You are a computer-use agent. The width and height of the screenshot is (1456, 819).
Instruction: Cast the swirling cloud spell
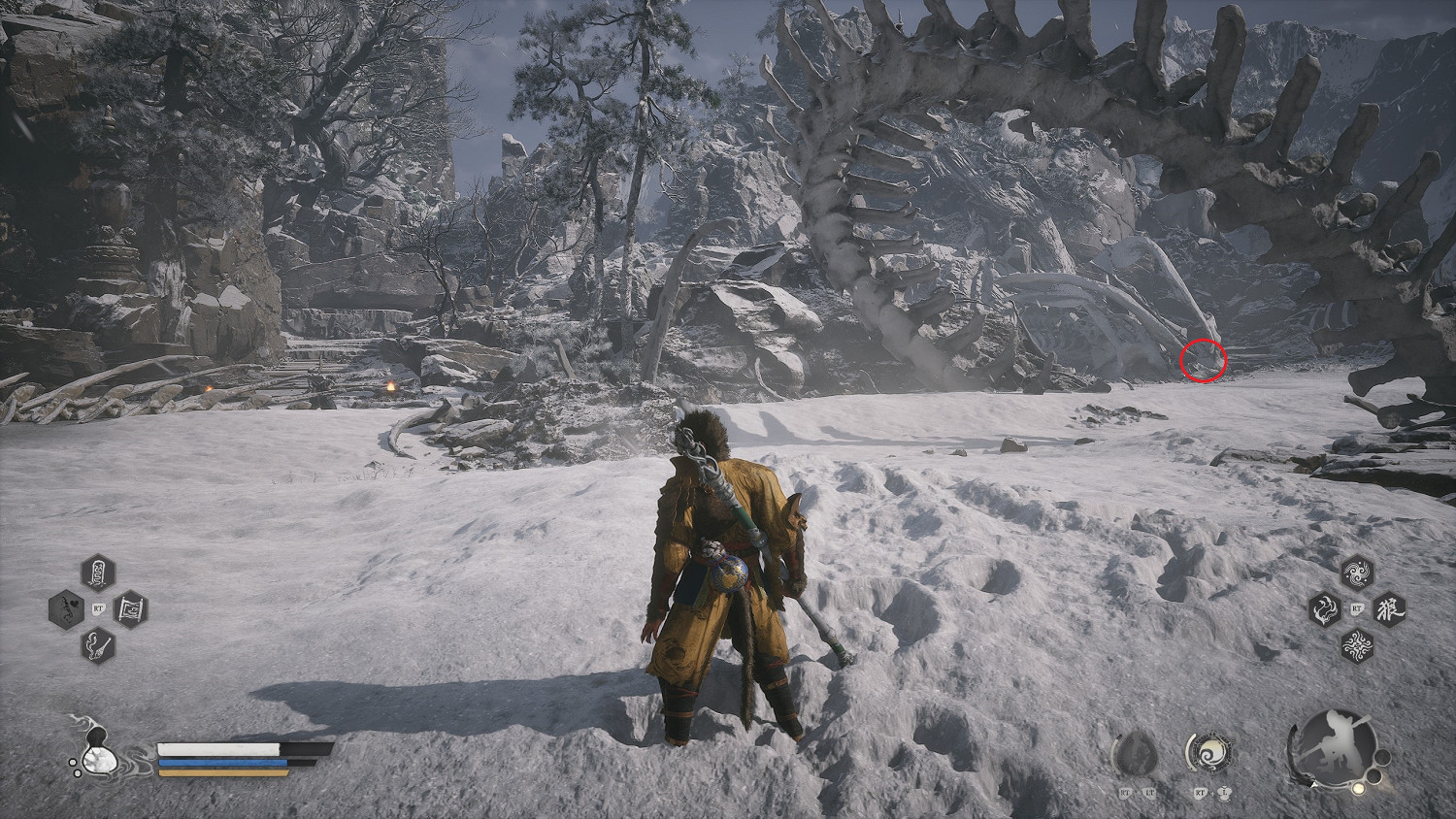tap(1356, 573)
